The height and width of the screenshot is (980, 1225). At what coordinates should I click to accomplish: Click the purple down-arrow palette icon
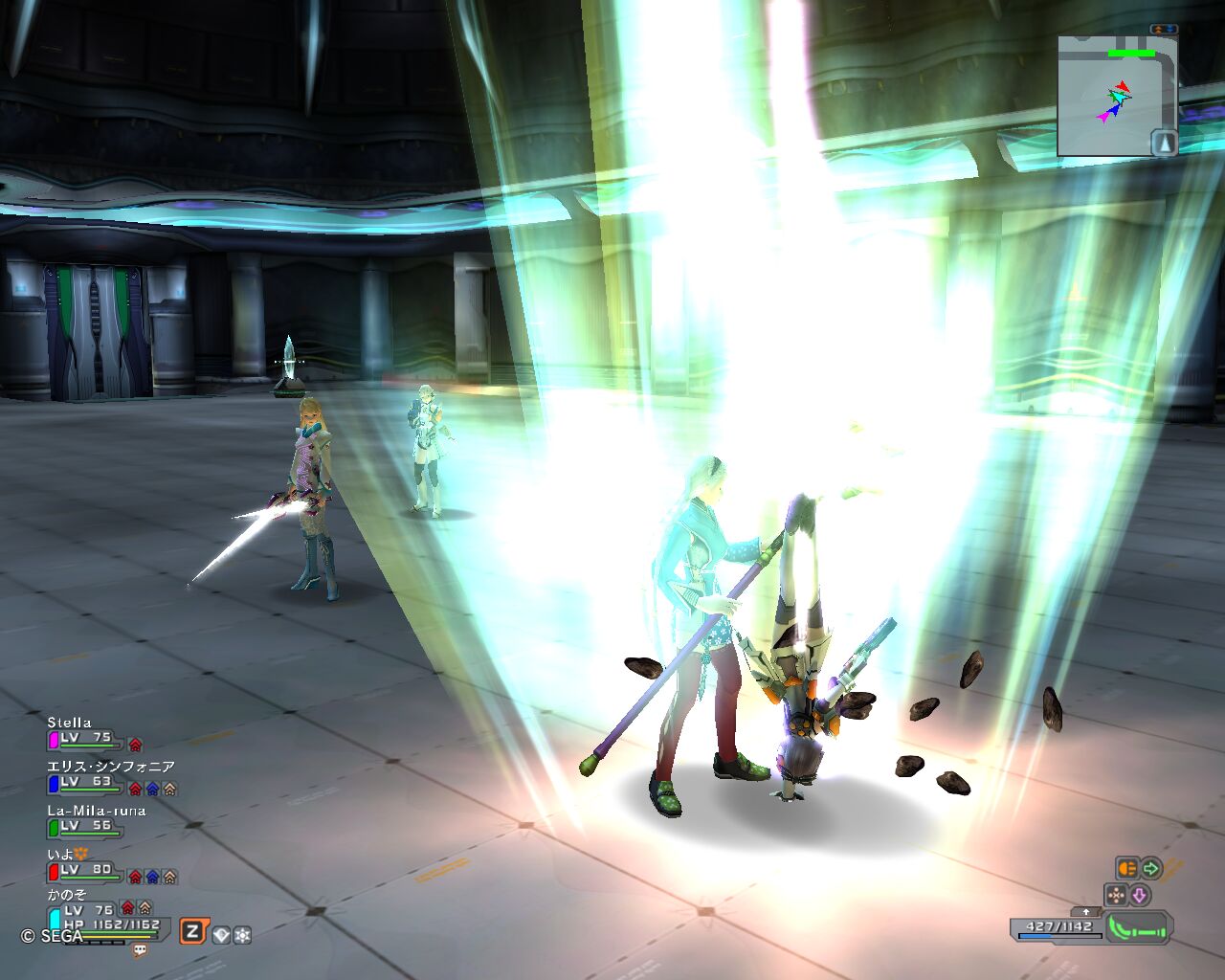point(1139,895)
